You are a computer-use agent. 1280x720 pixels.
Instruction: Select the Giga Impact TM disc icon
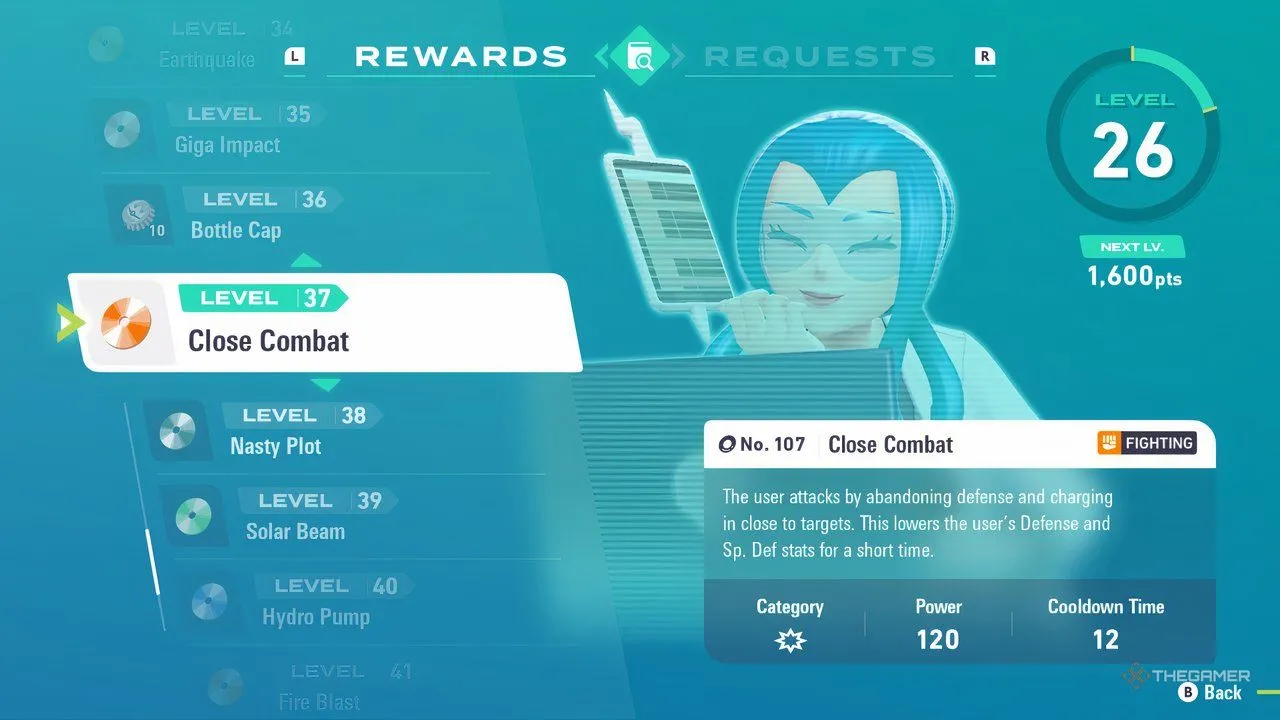[122, 129]
